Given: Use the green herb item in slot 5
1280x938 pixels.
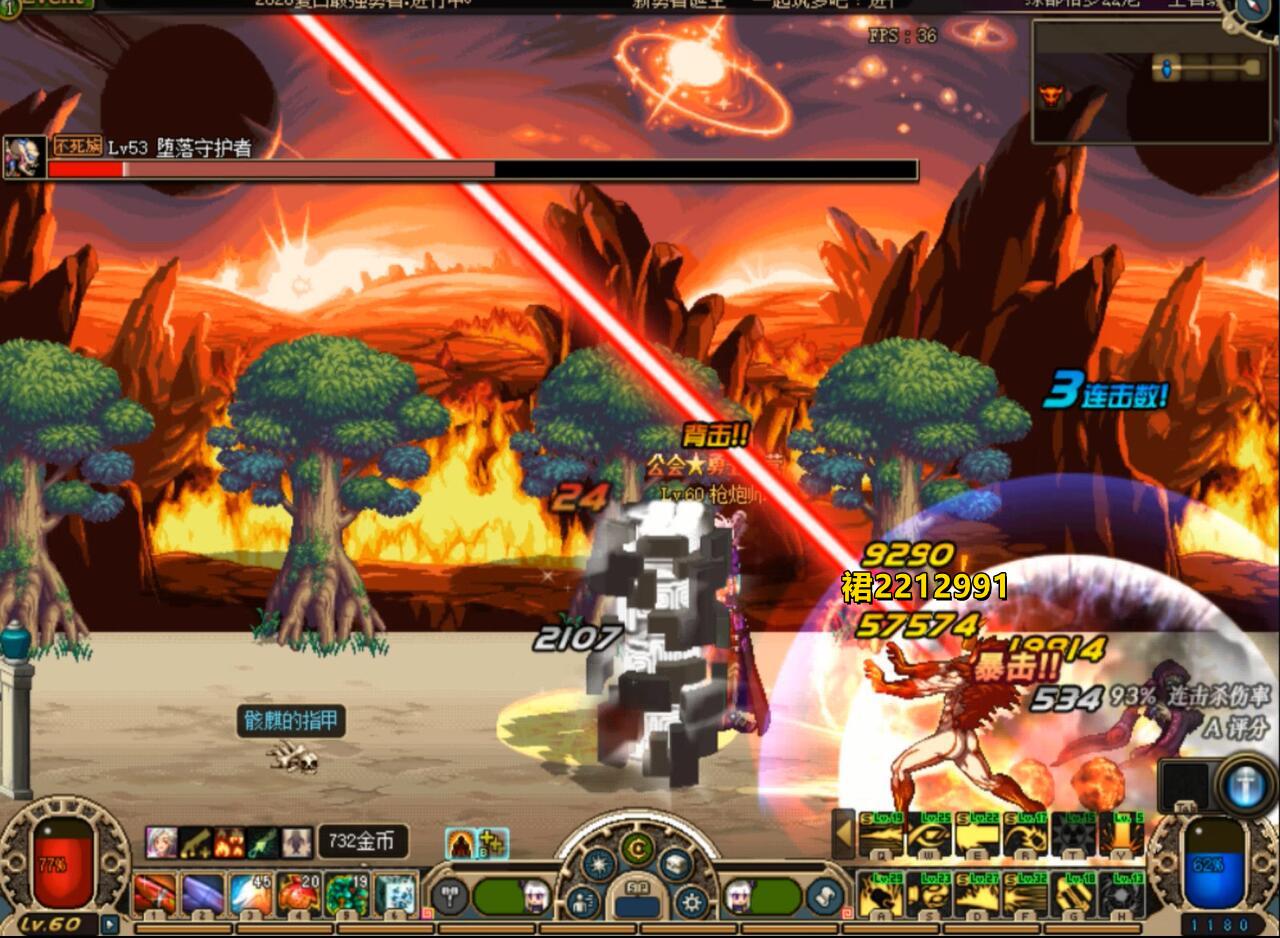Looking at the screenshot, I should tap(347, 893).
